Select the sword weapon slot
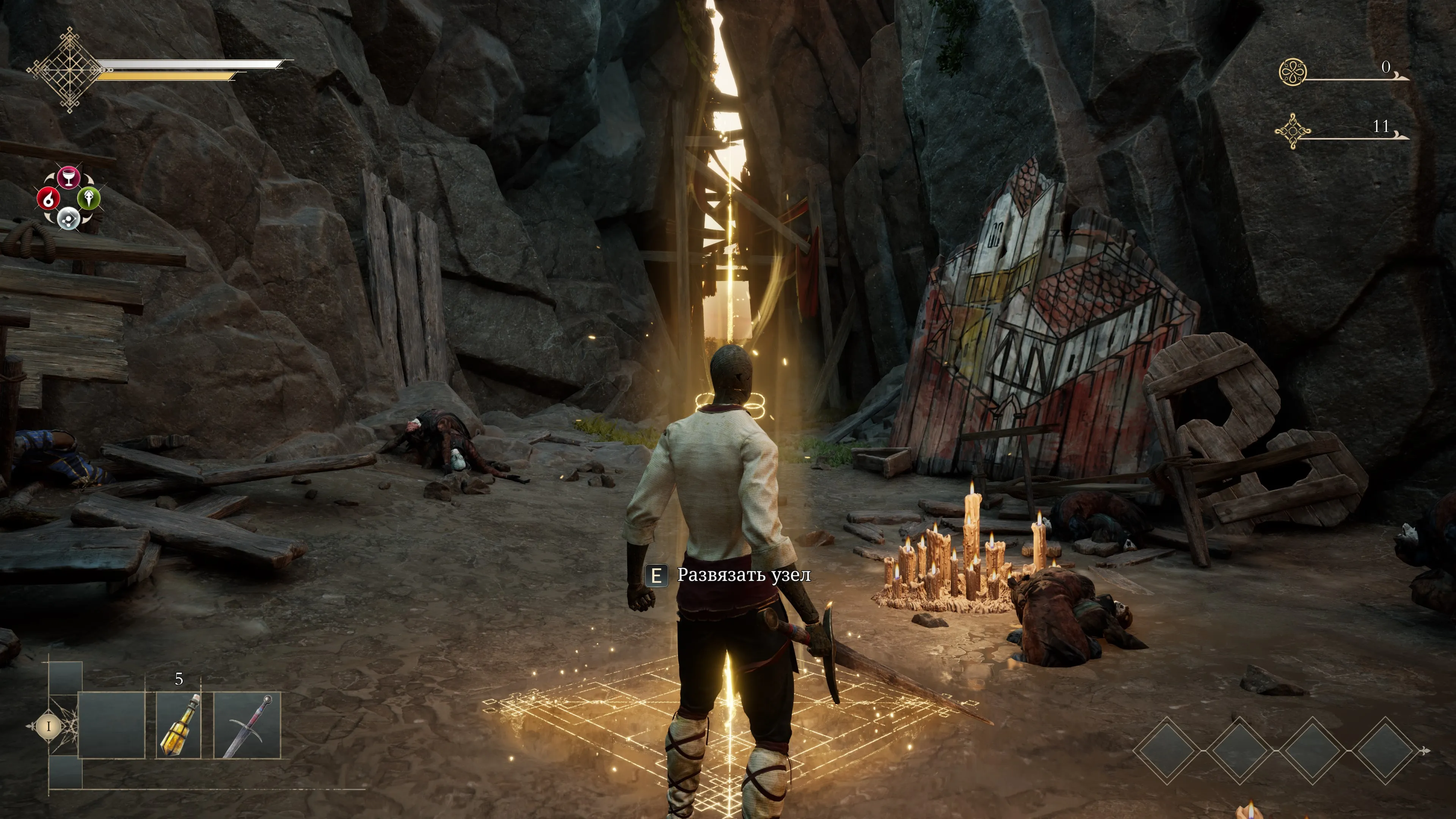This screenshot has height=819, width=1456. click(x=248, y=725)
